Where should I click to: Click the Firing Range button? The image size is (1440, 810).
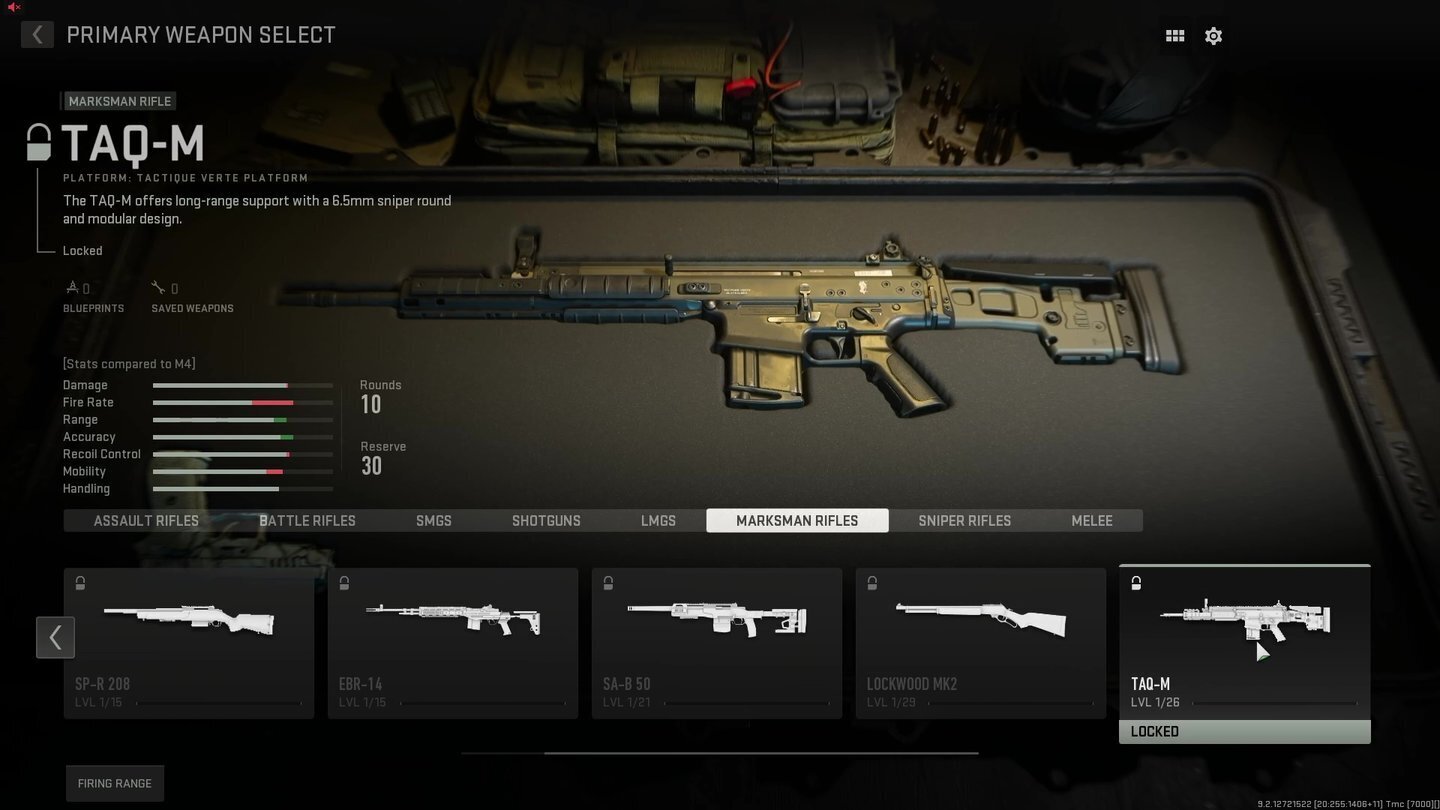click(x=114, y=783)
